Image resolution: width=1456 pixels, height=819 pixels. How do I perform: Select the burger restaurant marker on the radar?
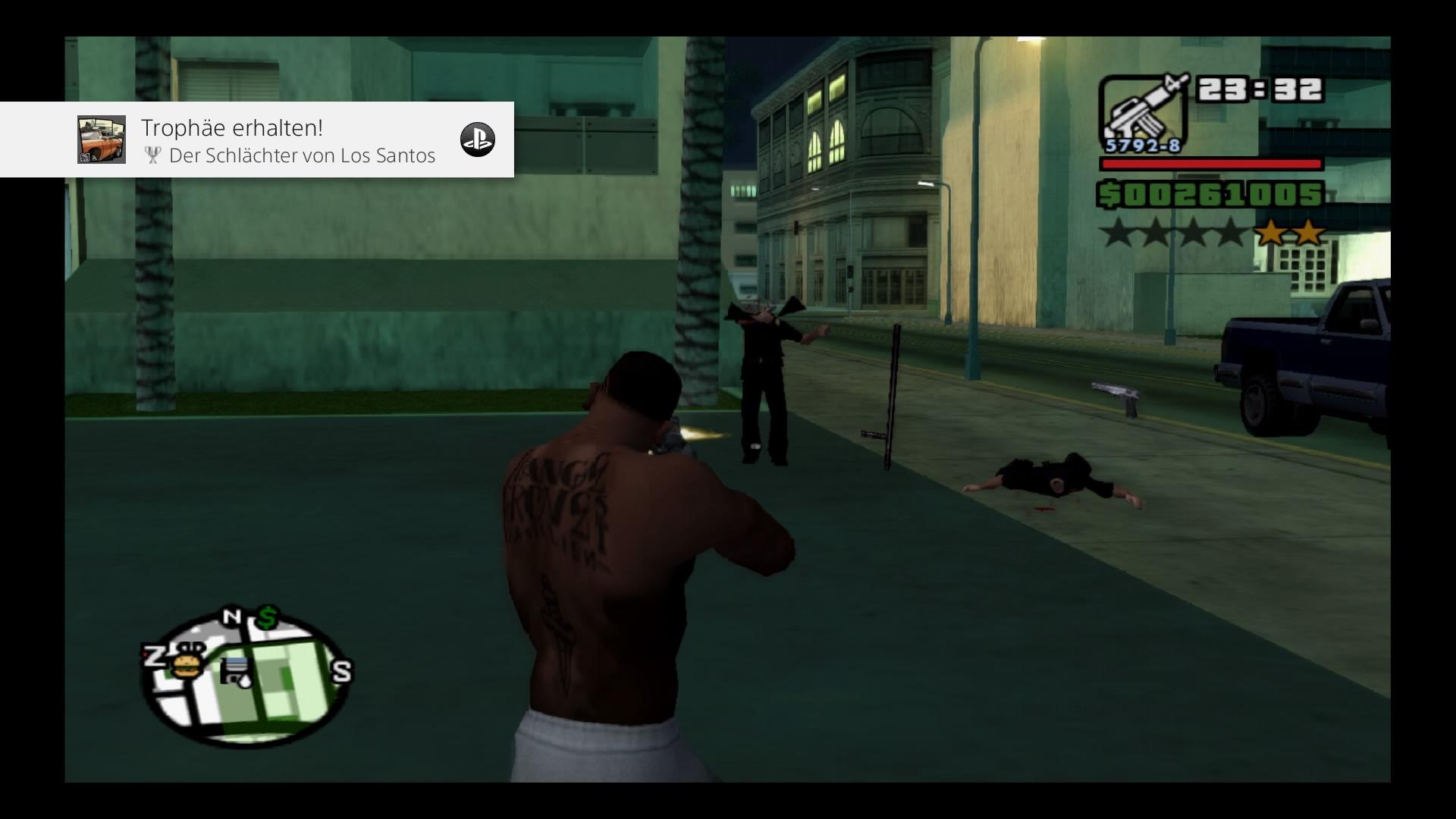(x=184, y=665)
